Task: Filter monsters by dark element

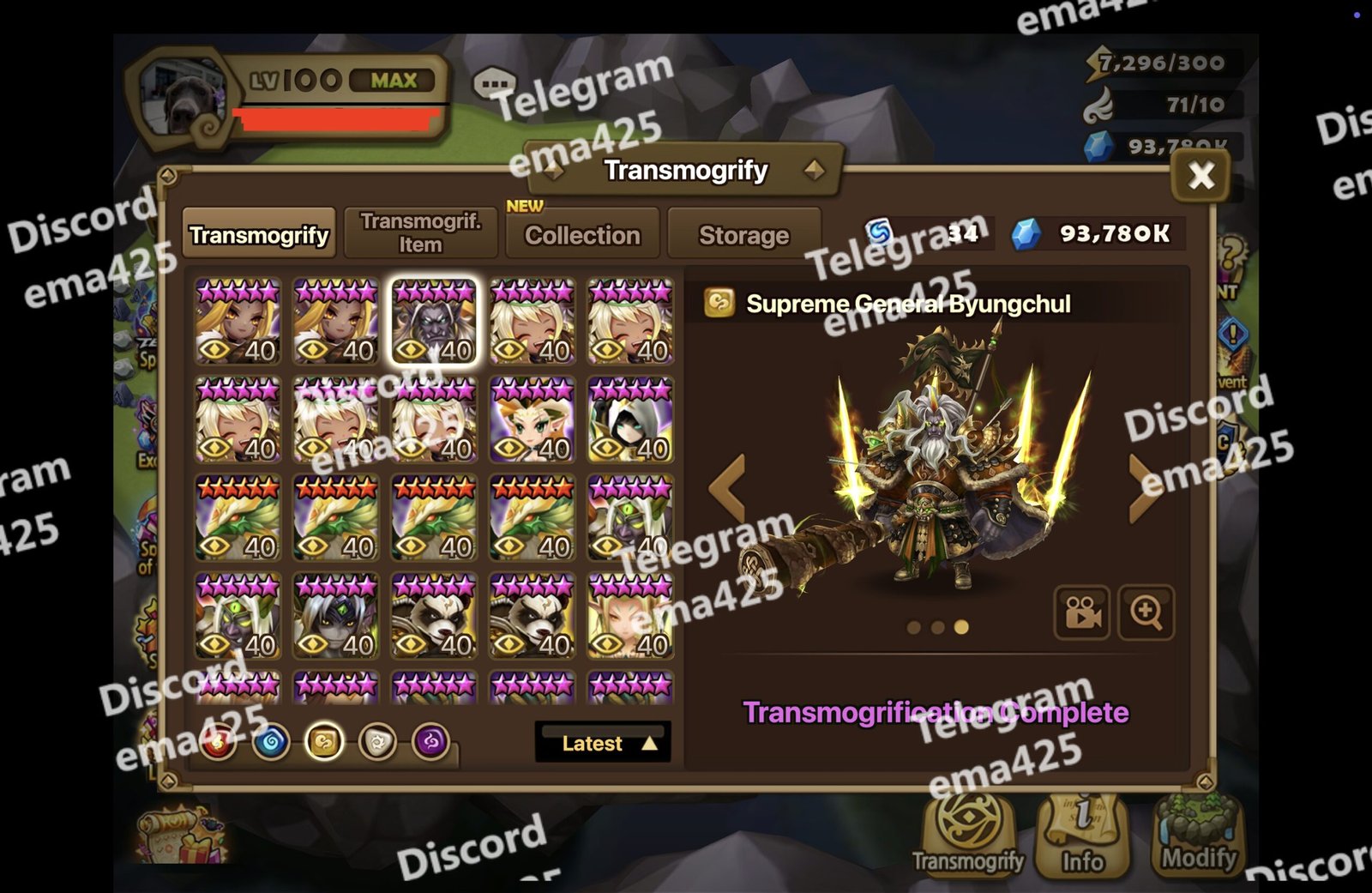Action: [x=430, y=742]
